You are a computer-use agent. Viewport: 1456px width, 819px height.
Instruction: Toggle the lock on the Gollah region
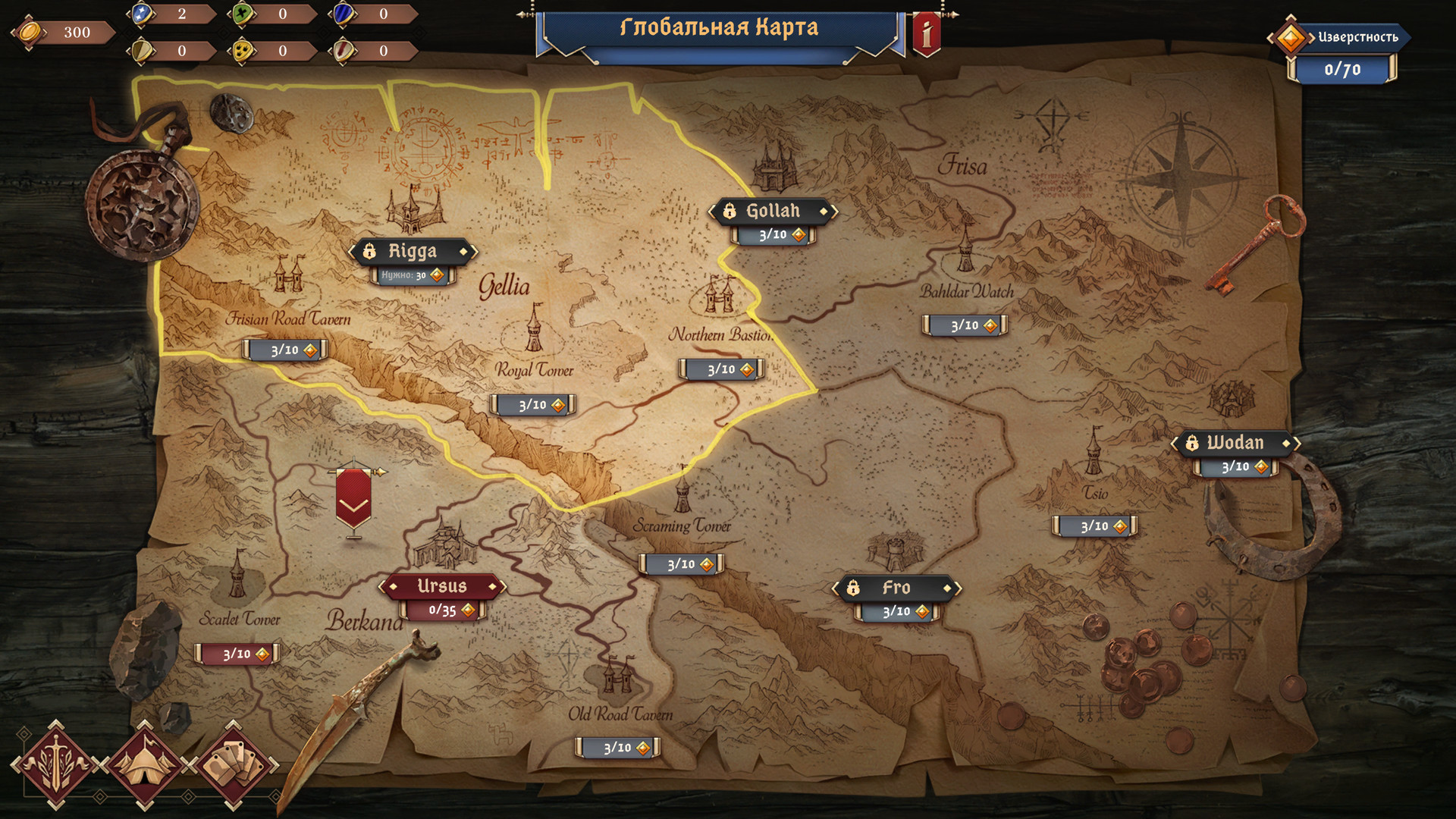tap(730, 212)
